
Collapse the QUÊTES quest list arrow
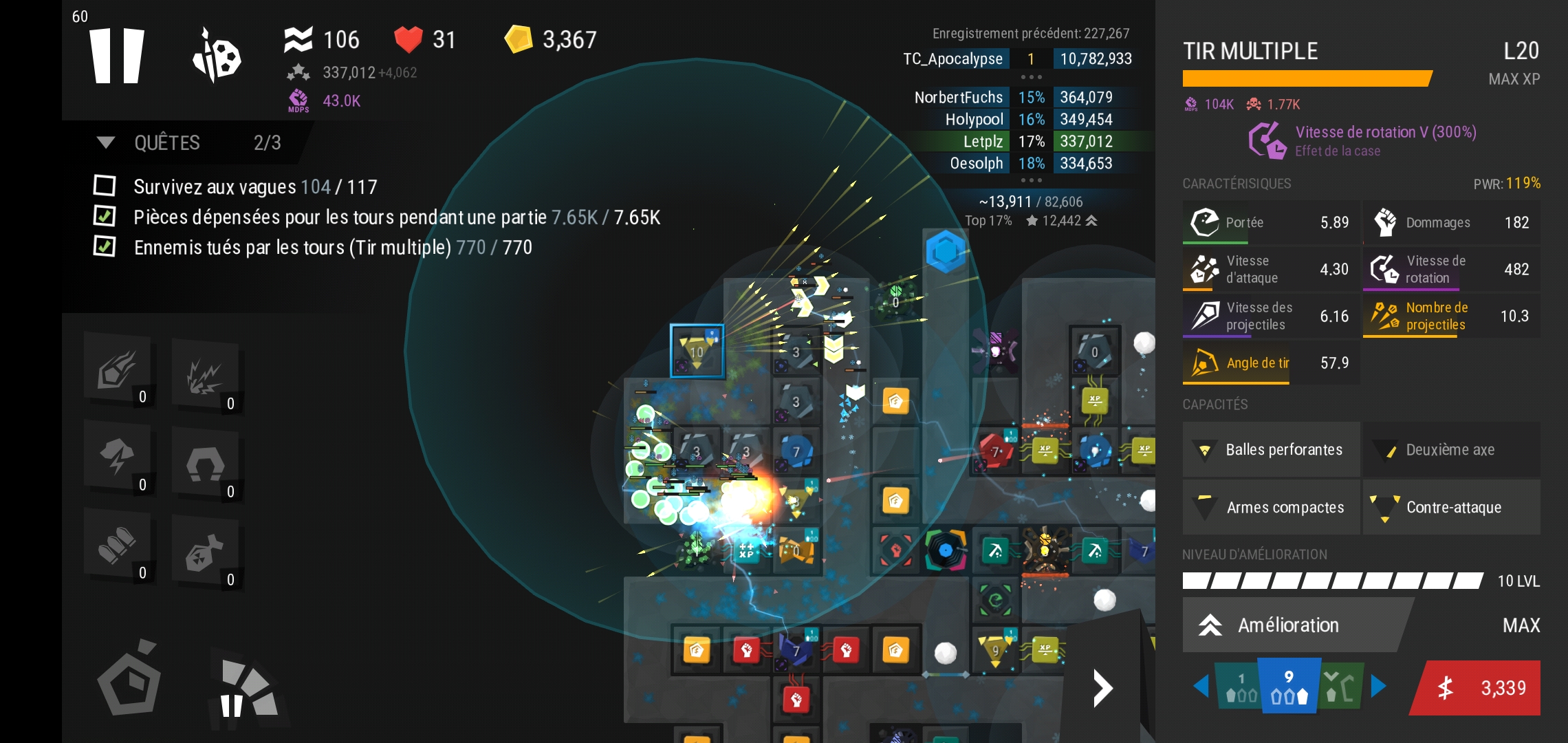[105, 142]
